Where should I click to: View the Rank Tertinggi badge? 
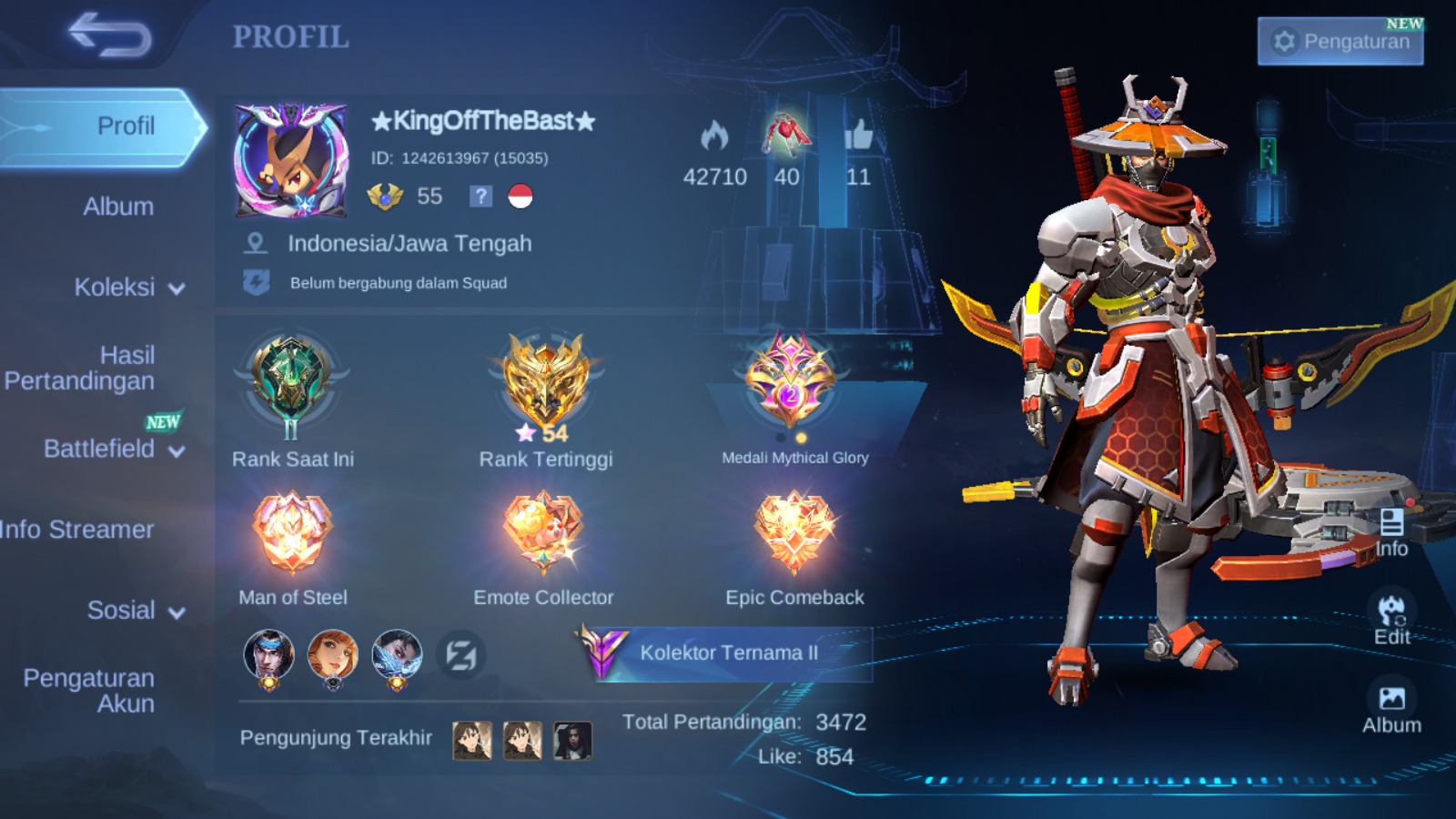(545, 382)
